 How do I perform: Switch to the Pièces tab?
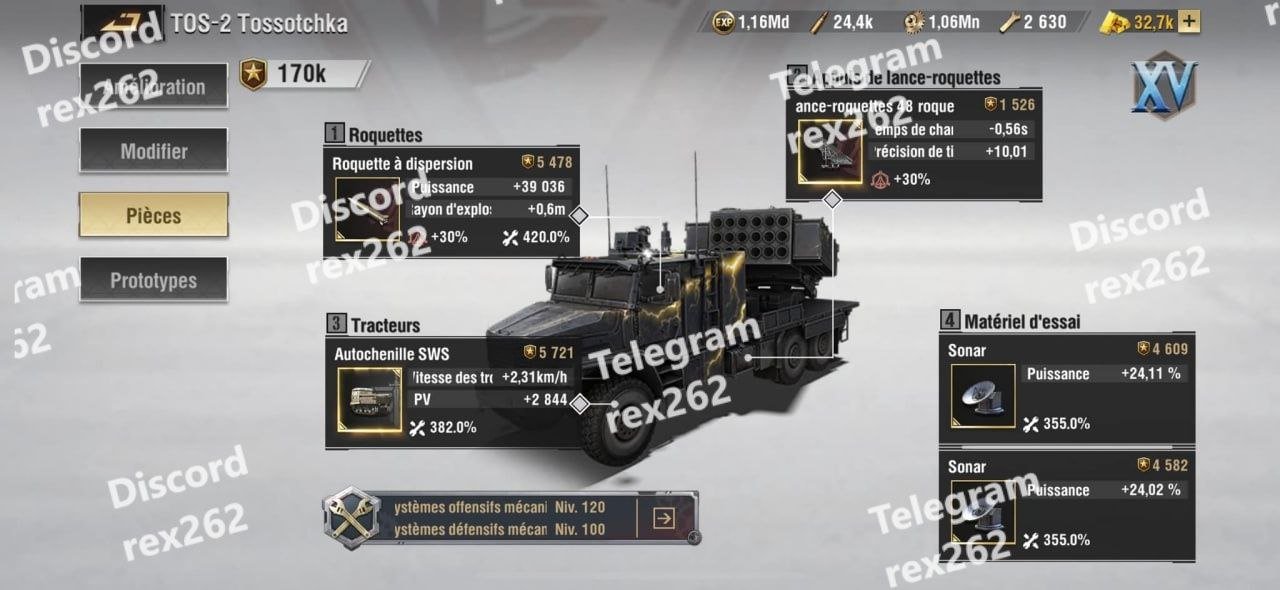tap(154, 215)
